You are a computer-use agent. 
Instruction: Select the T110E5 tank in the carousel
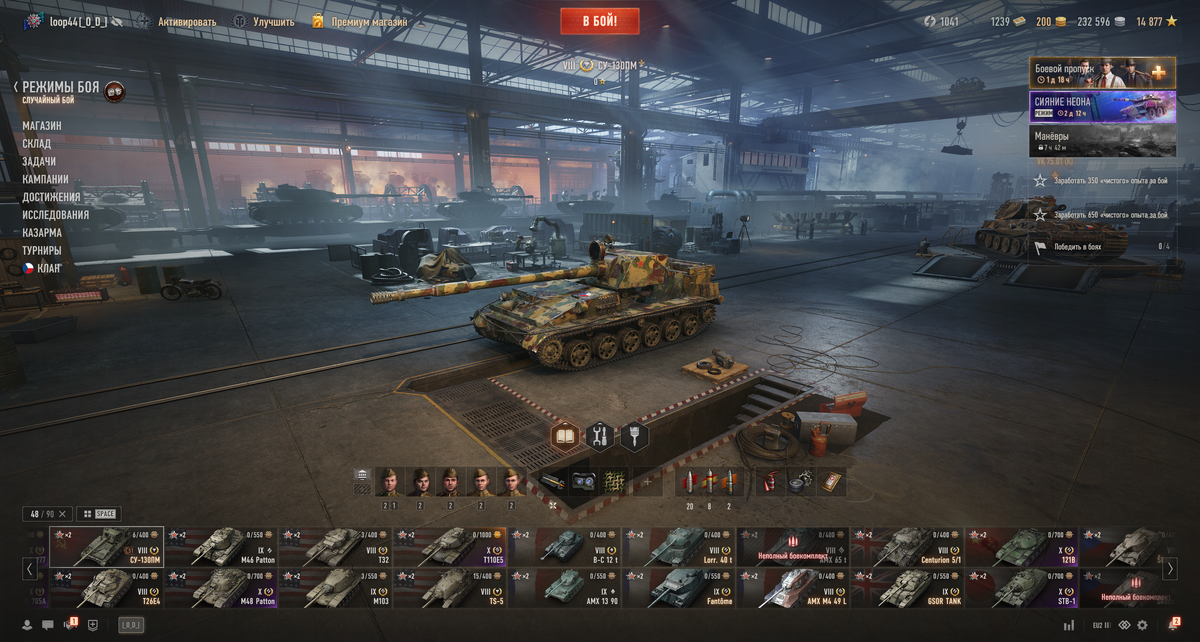coord(450,546)
